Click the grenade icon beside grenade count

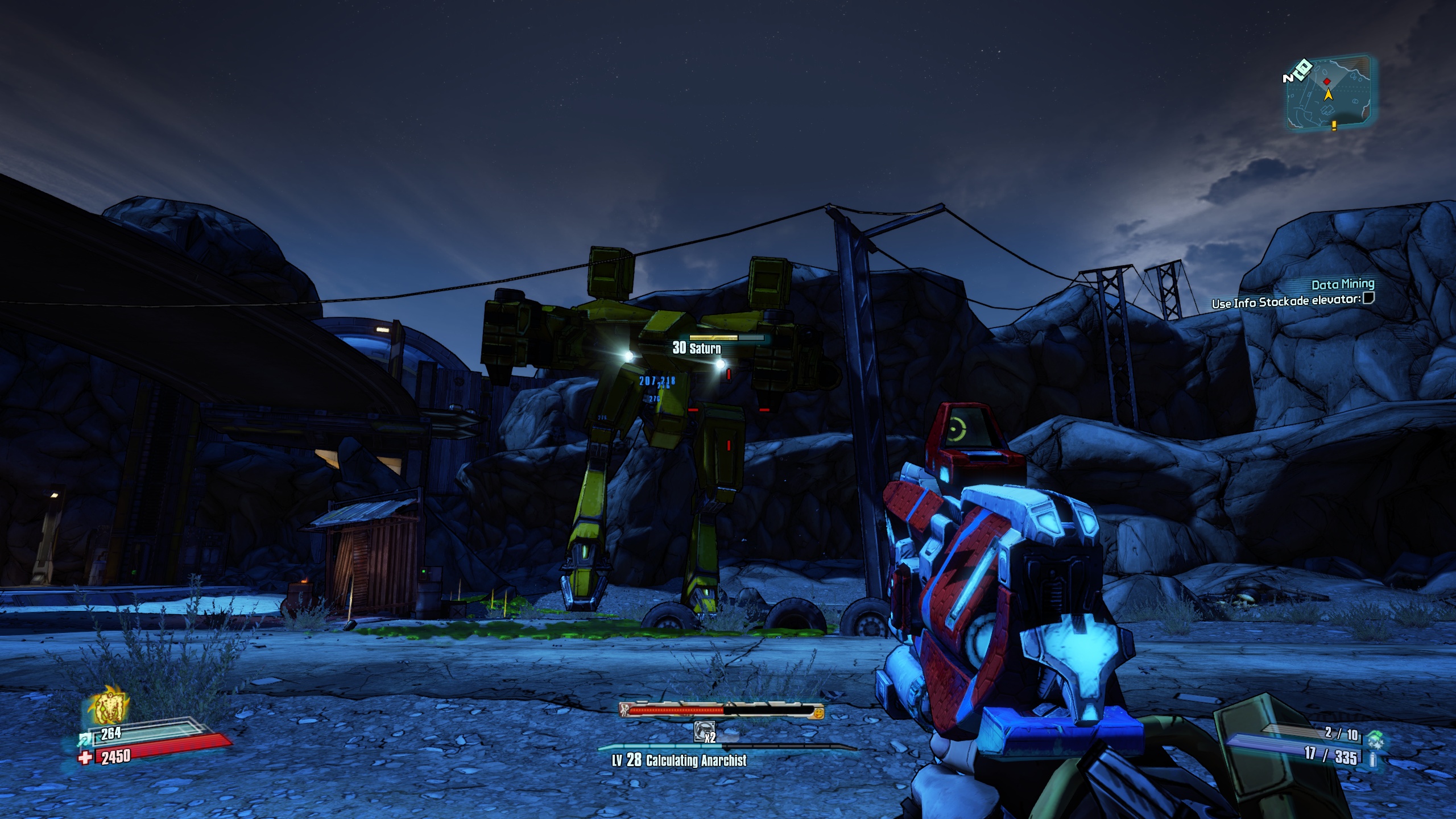point(1376,739)
